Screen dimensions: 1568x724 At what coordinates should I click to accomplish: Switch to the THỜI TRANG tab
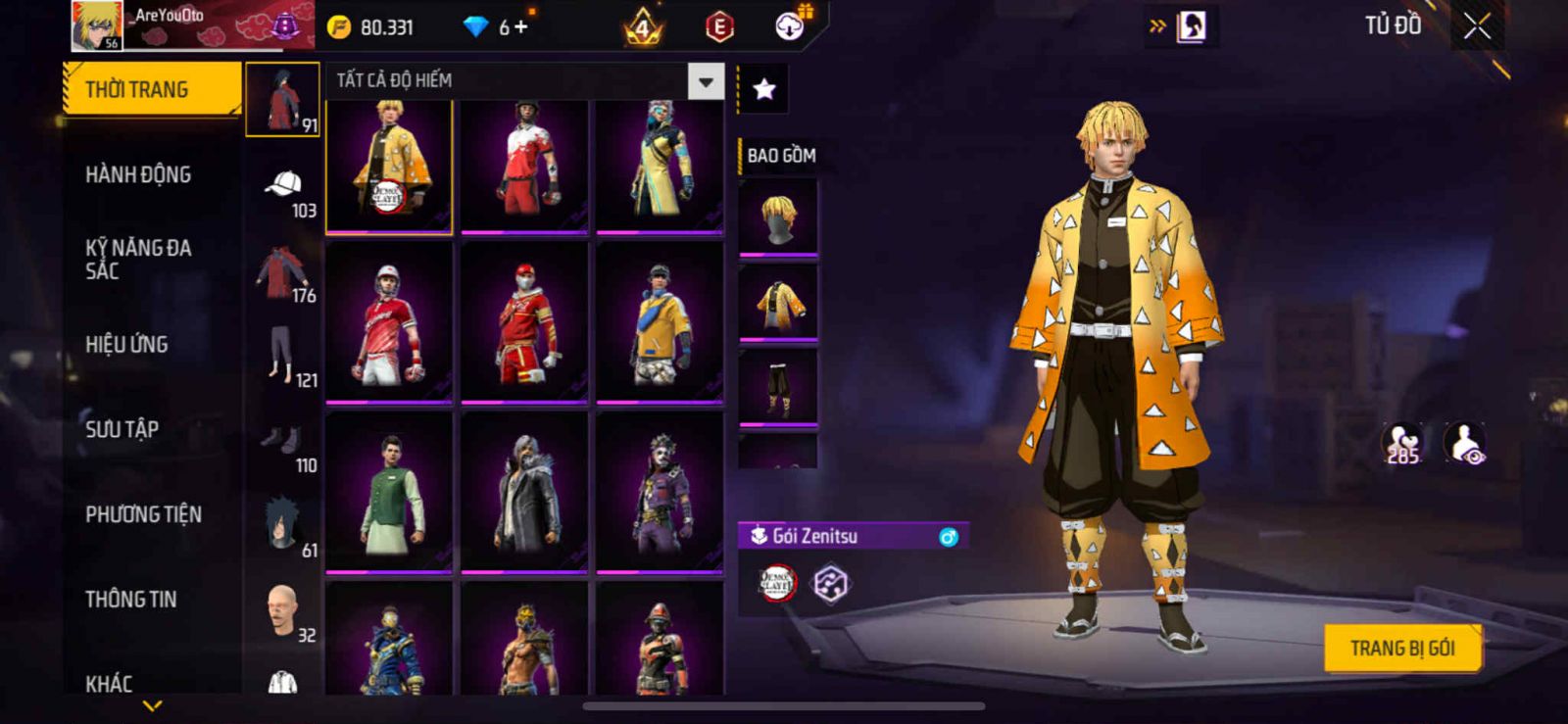point(151,89)
